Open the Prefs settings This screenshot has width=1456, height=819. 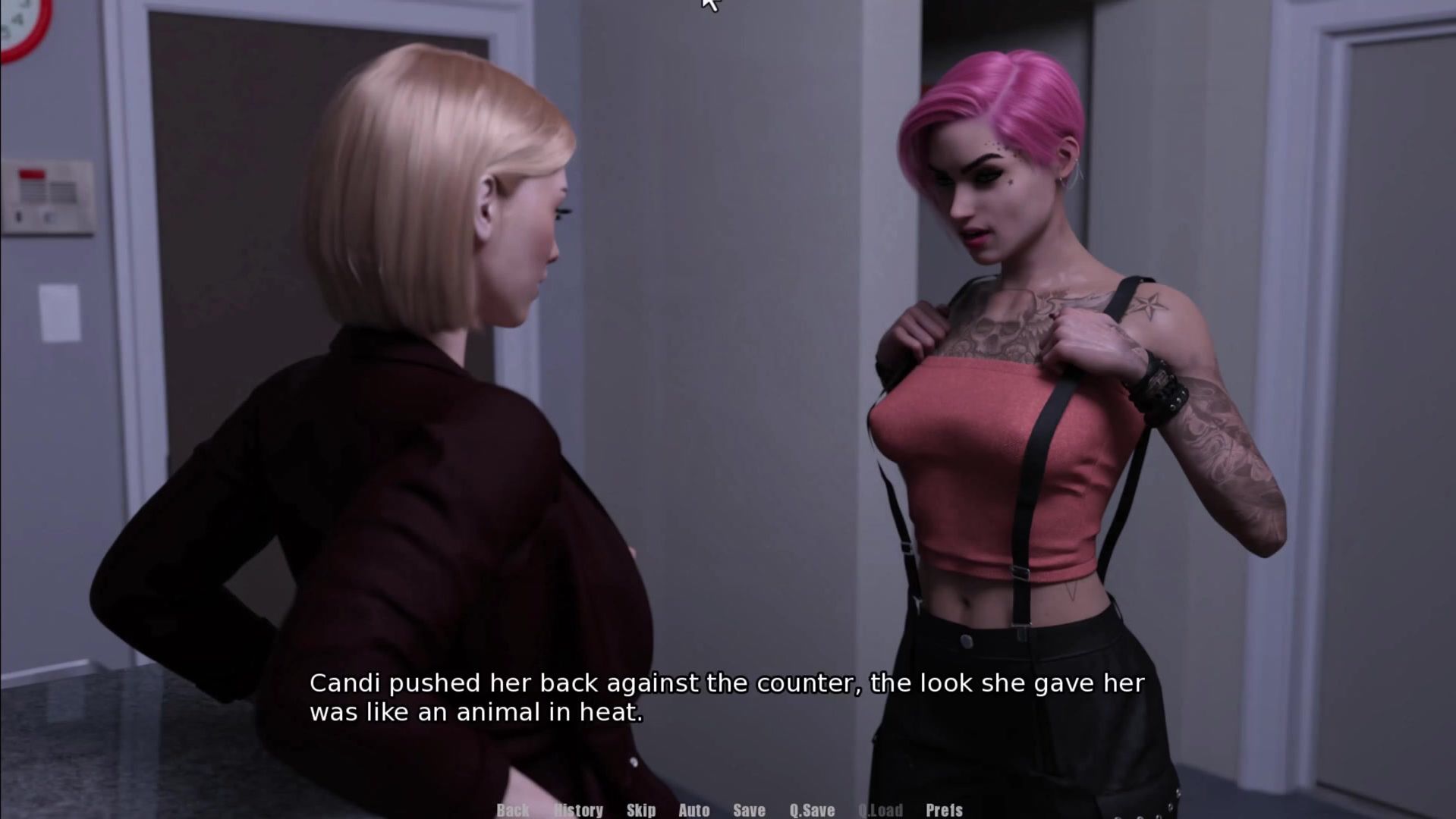(x=944, y=810)
